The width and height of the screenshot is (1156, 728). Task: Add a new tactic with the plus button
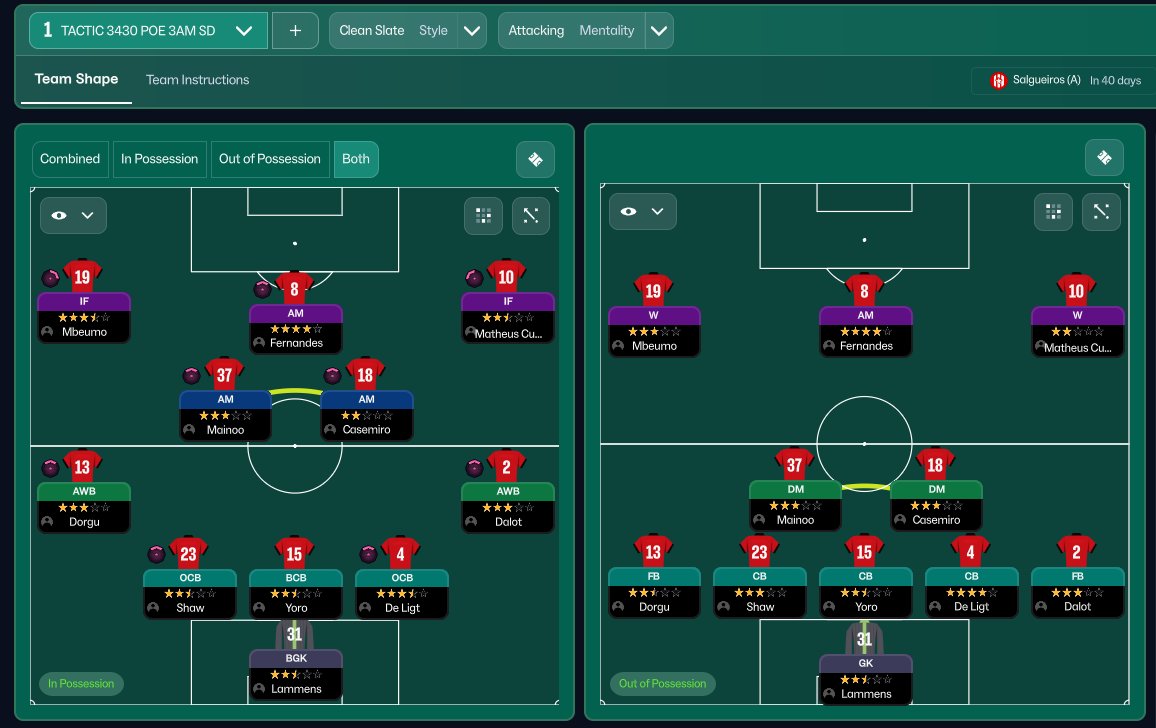click(295, 31)
